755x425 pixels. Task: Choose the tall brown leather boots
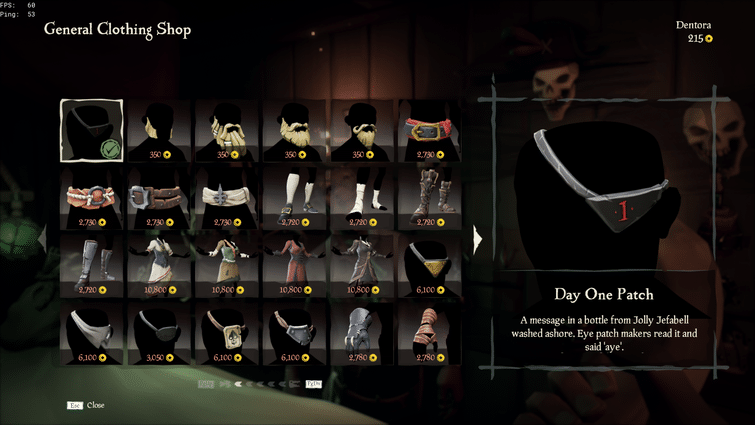coord(430,198)
